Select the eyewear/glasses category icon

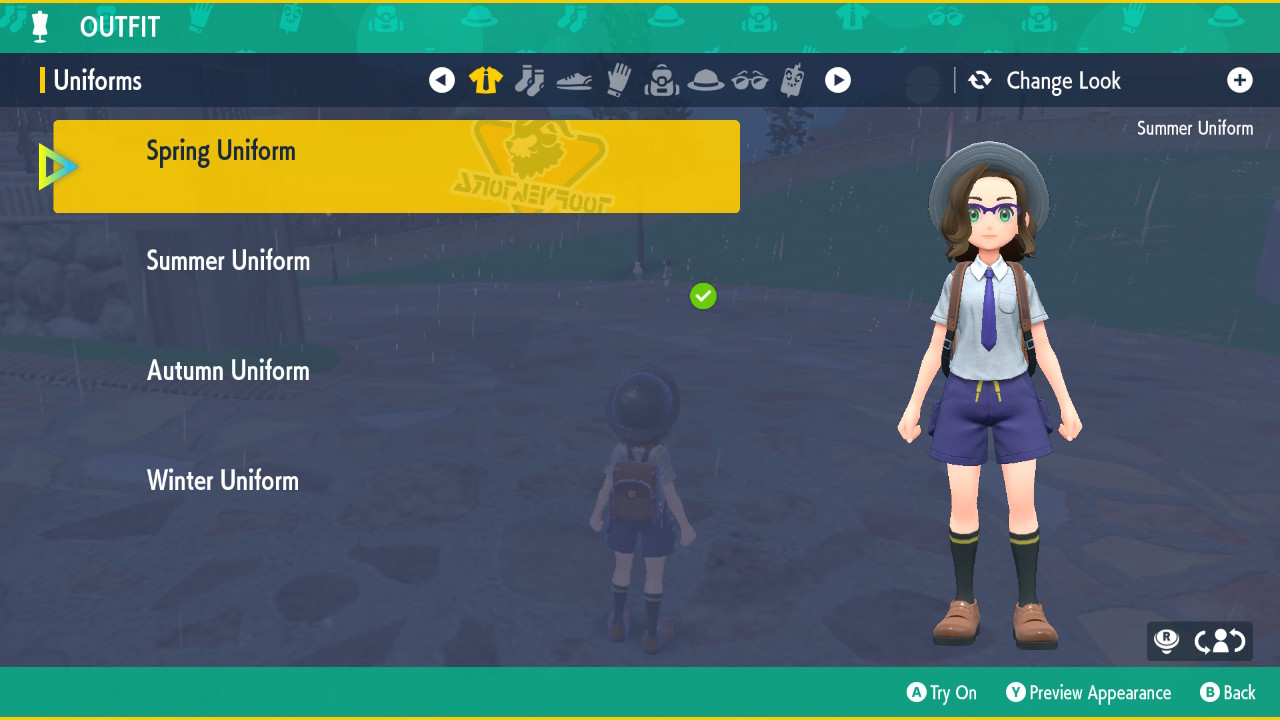749,80
